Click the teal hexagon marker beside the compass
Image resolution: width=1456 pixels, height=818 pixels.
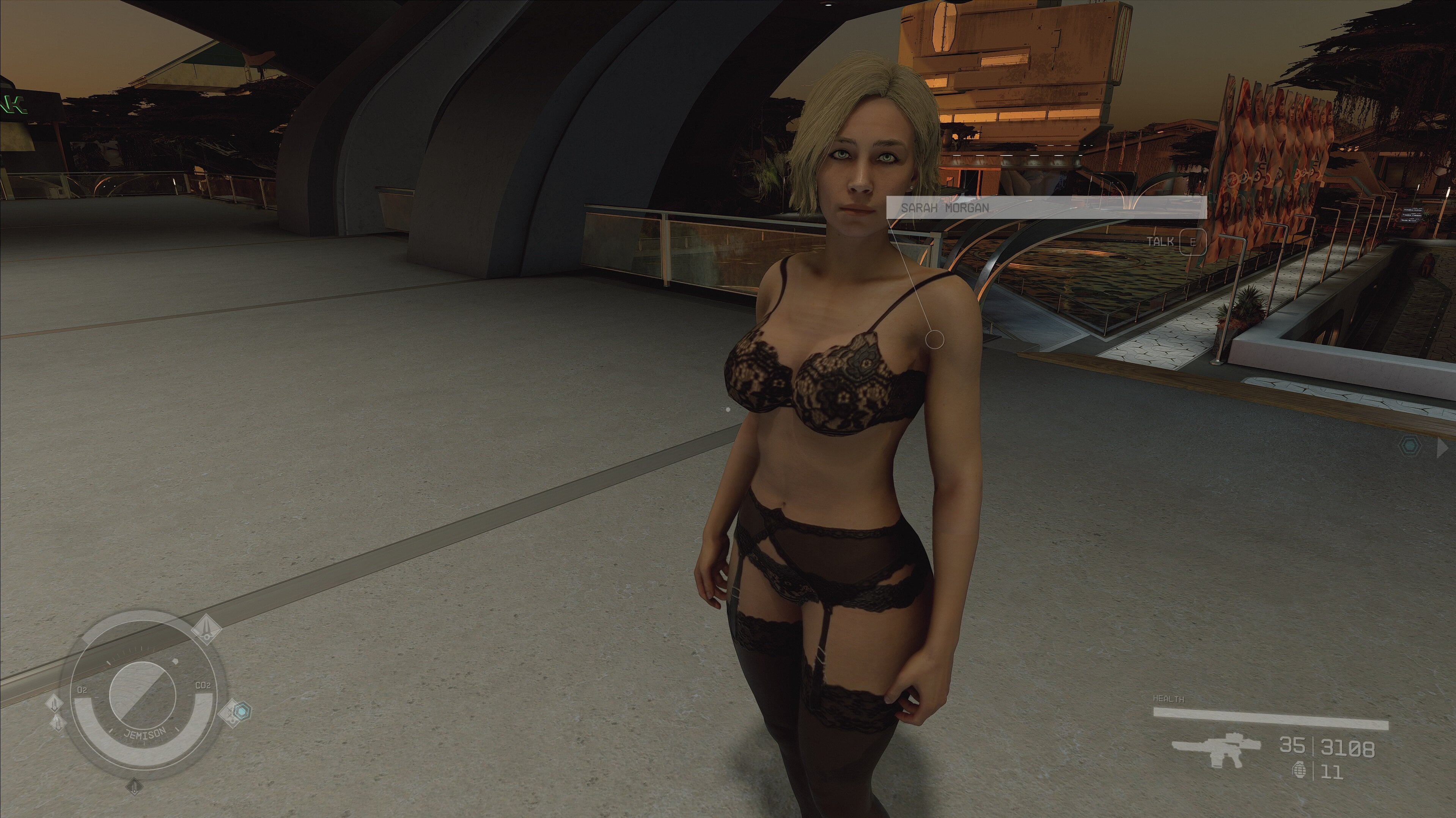coord(242,711)
